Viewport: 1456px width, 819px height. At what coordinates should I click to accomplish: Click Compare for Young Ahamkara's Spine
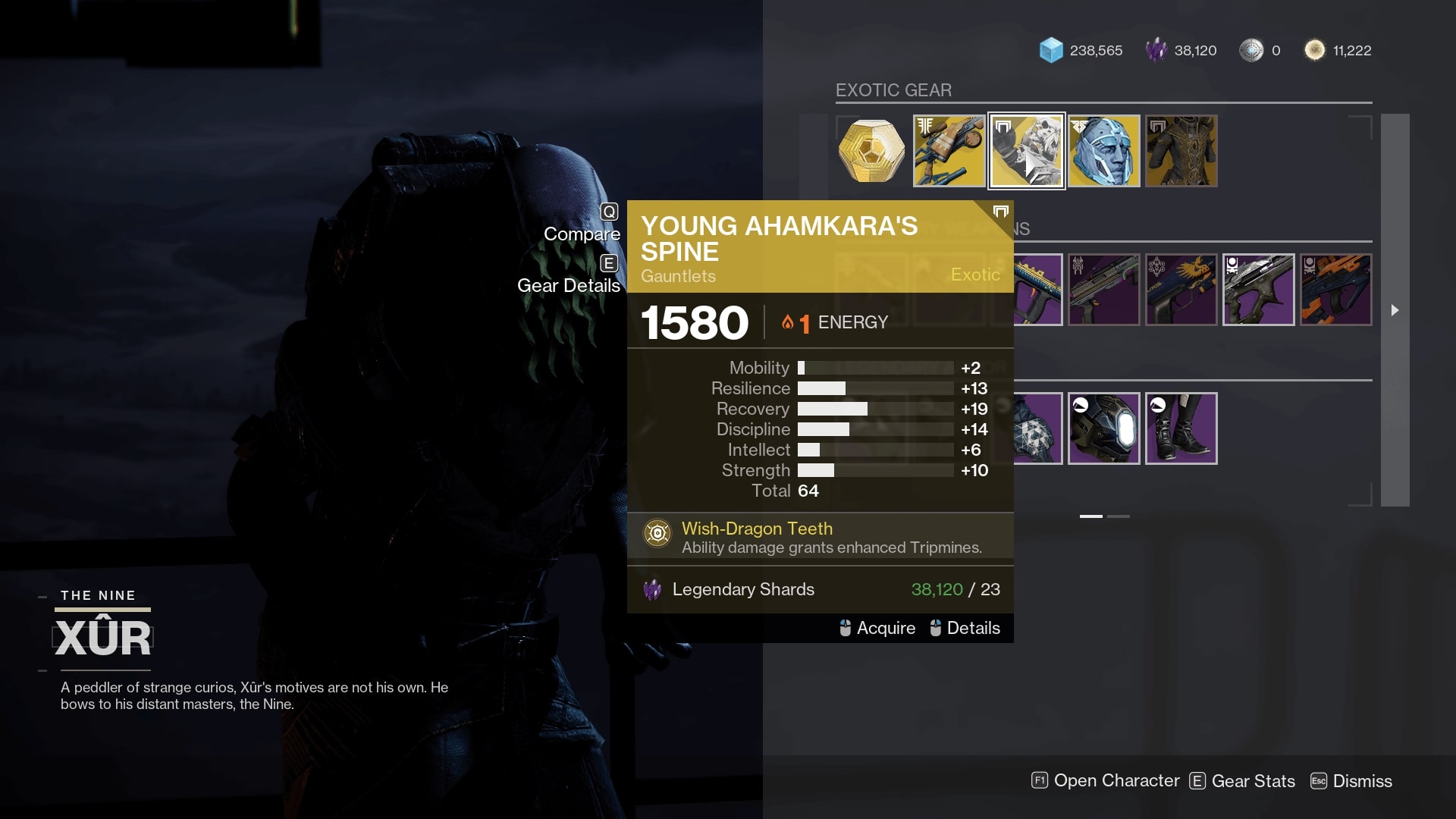(x=582, y=234)
